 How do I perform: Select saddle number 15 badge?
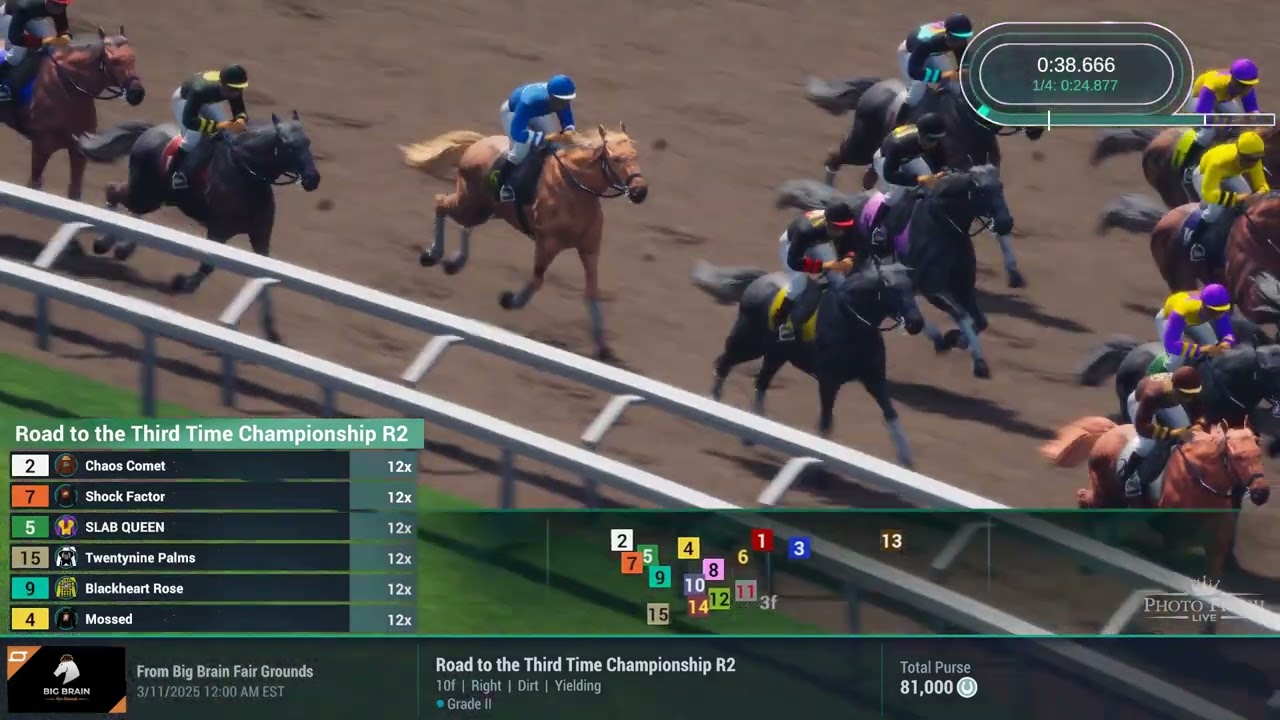tap(30, 558)
